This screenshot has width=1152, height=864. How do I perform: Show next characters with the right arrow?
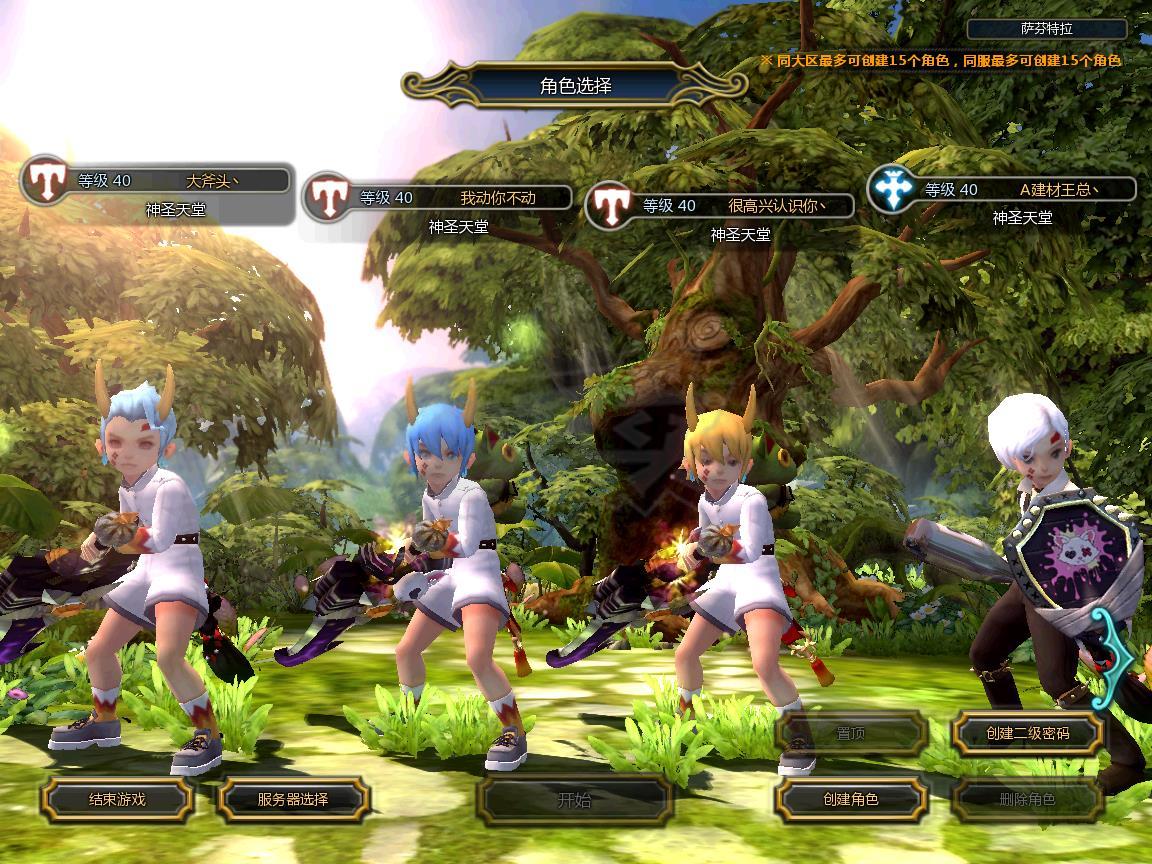[1116, 658]
